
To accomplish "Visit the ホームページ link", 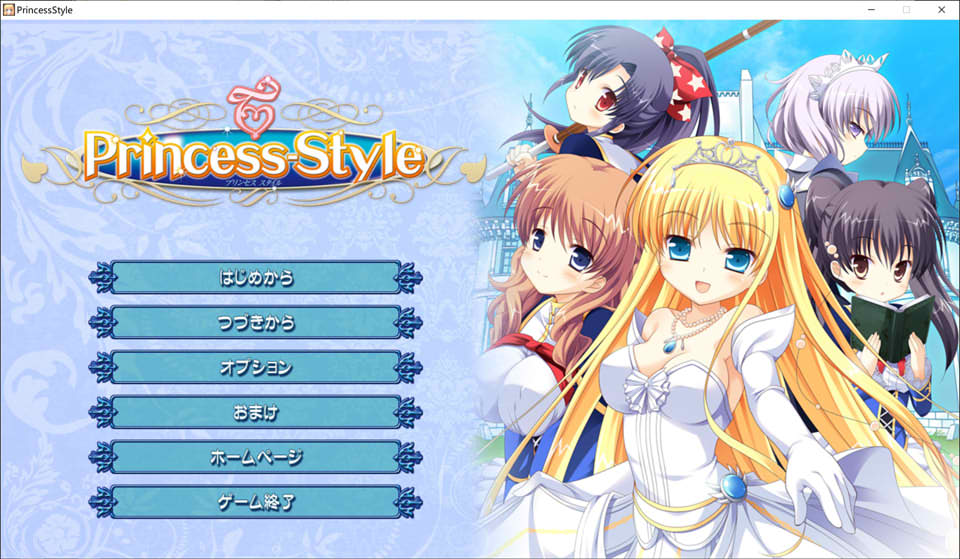I will [256, 457].
